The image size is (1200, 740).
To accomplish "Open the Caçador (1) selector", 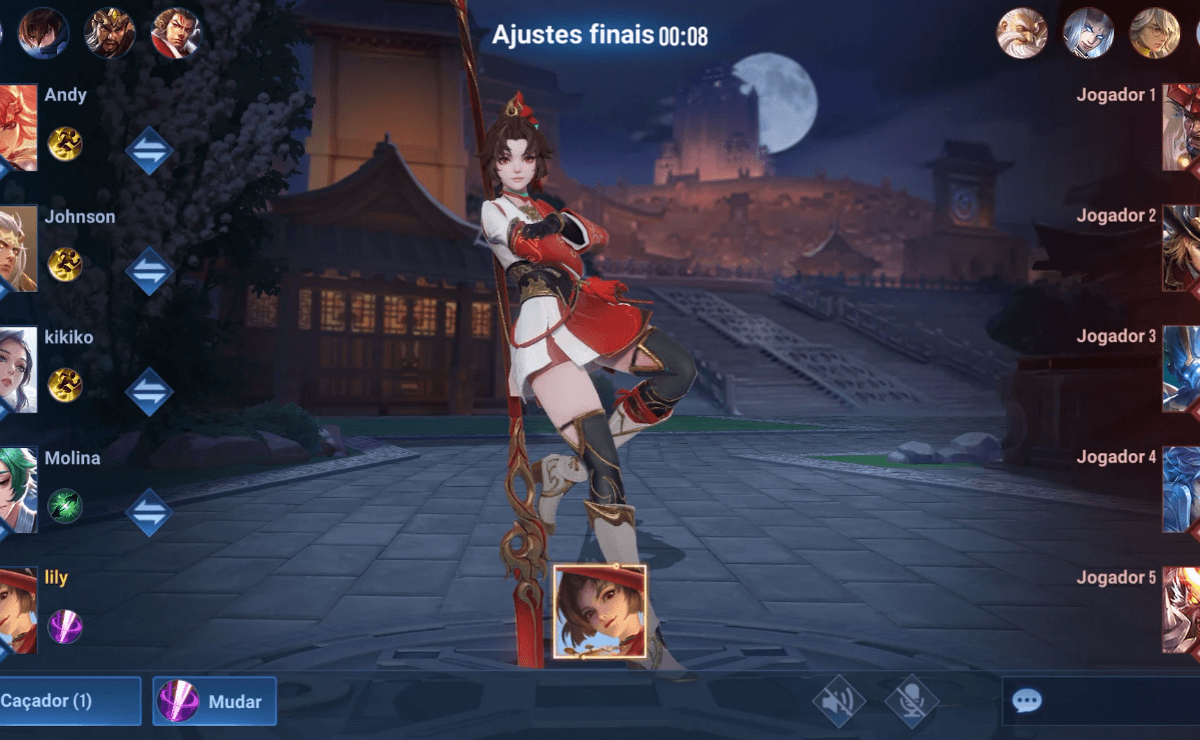I will 68,701.
